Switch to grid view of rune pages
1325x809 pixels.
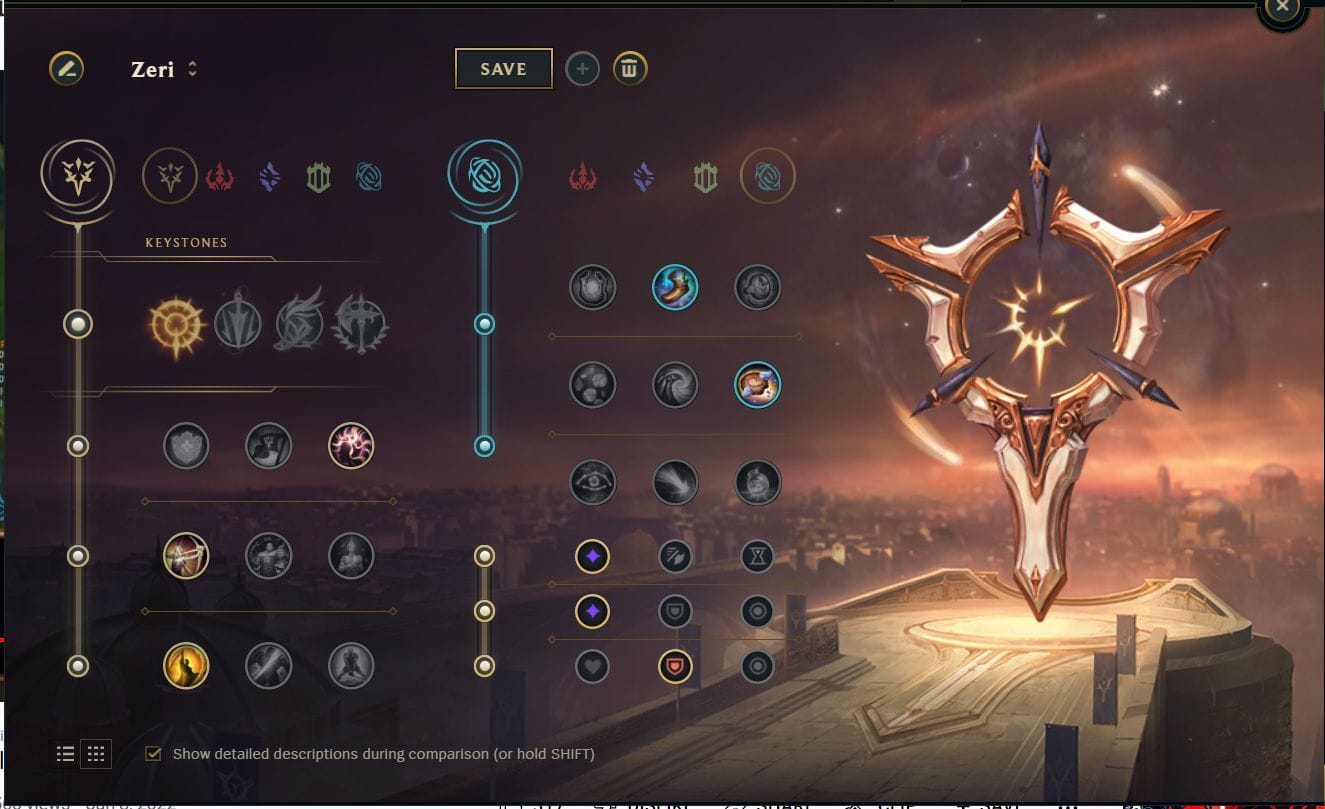tap(96, 753)
